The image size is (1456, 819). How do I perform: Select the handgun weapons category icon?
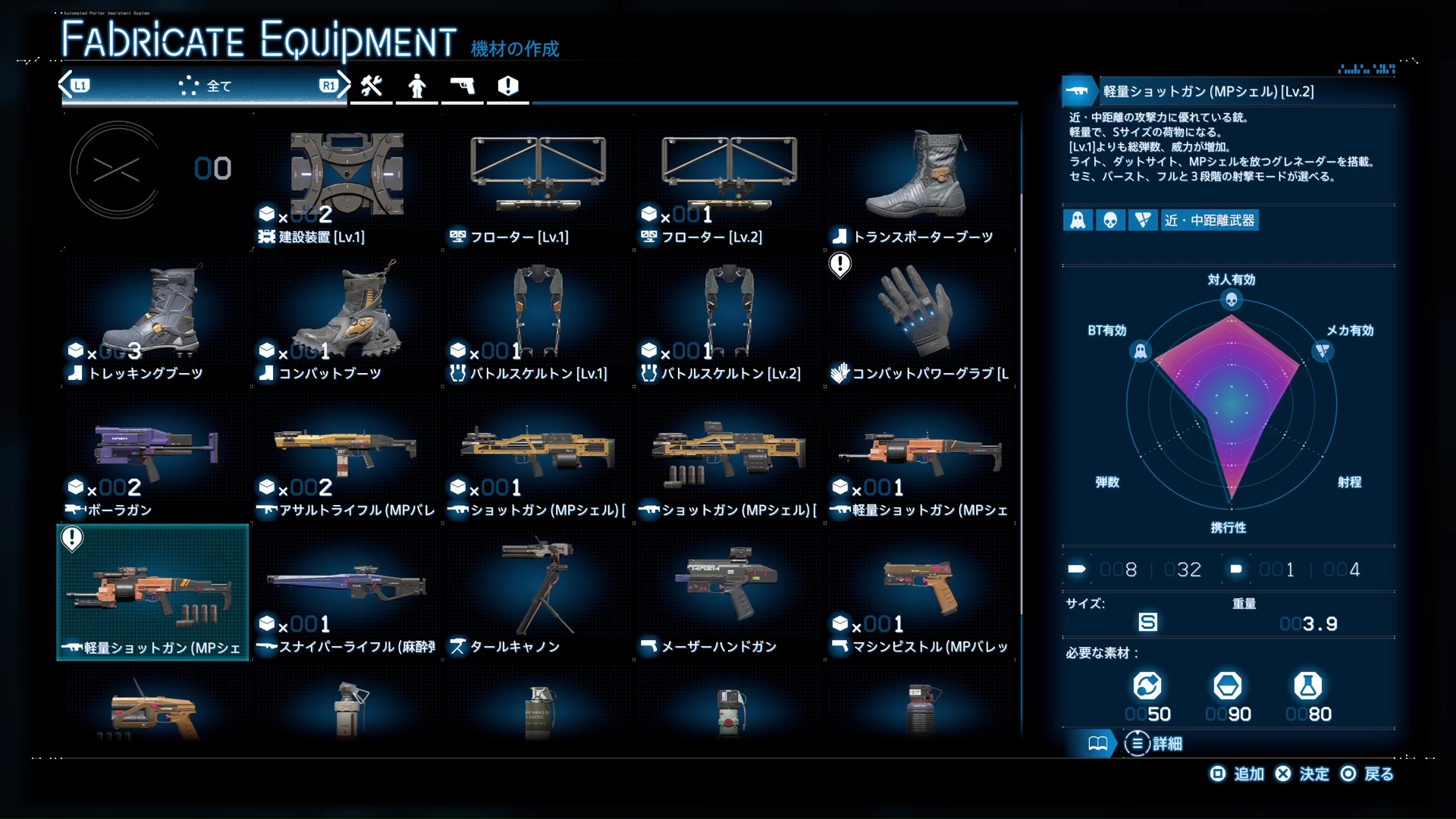coord(463,86)
